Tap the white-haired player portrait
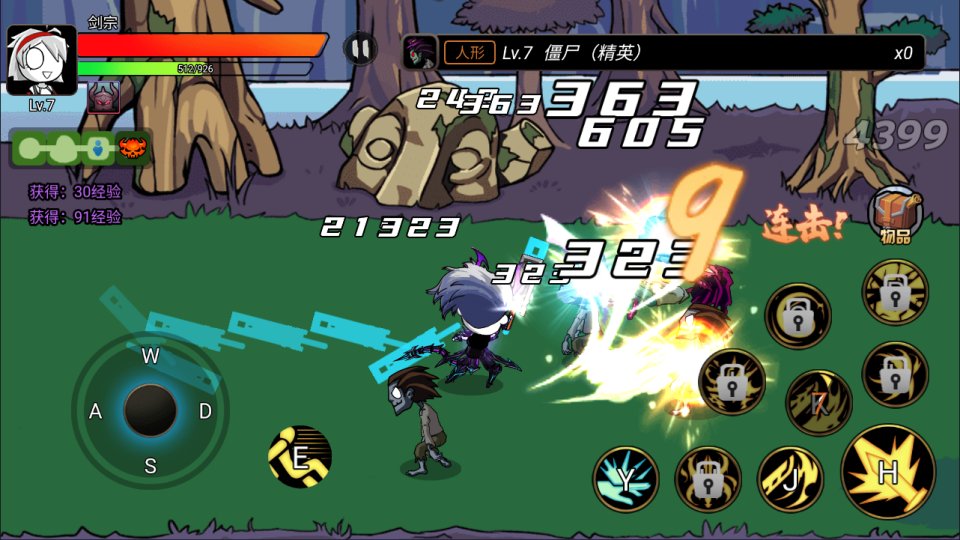960x540 pixels. (42, 60)
